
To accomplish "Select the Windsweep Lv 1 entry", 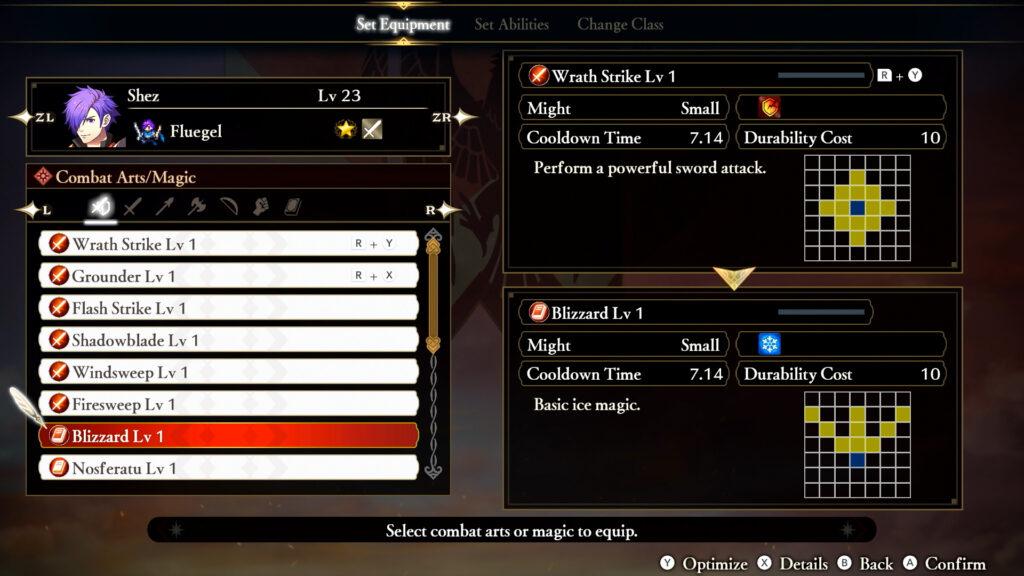I will [228, 372].
